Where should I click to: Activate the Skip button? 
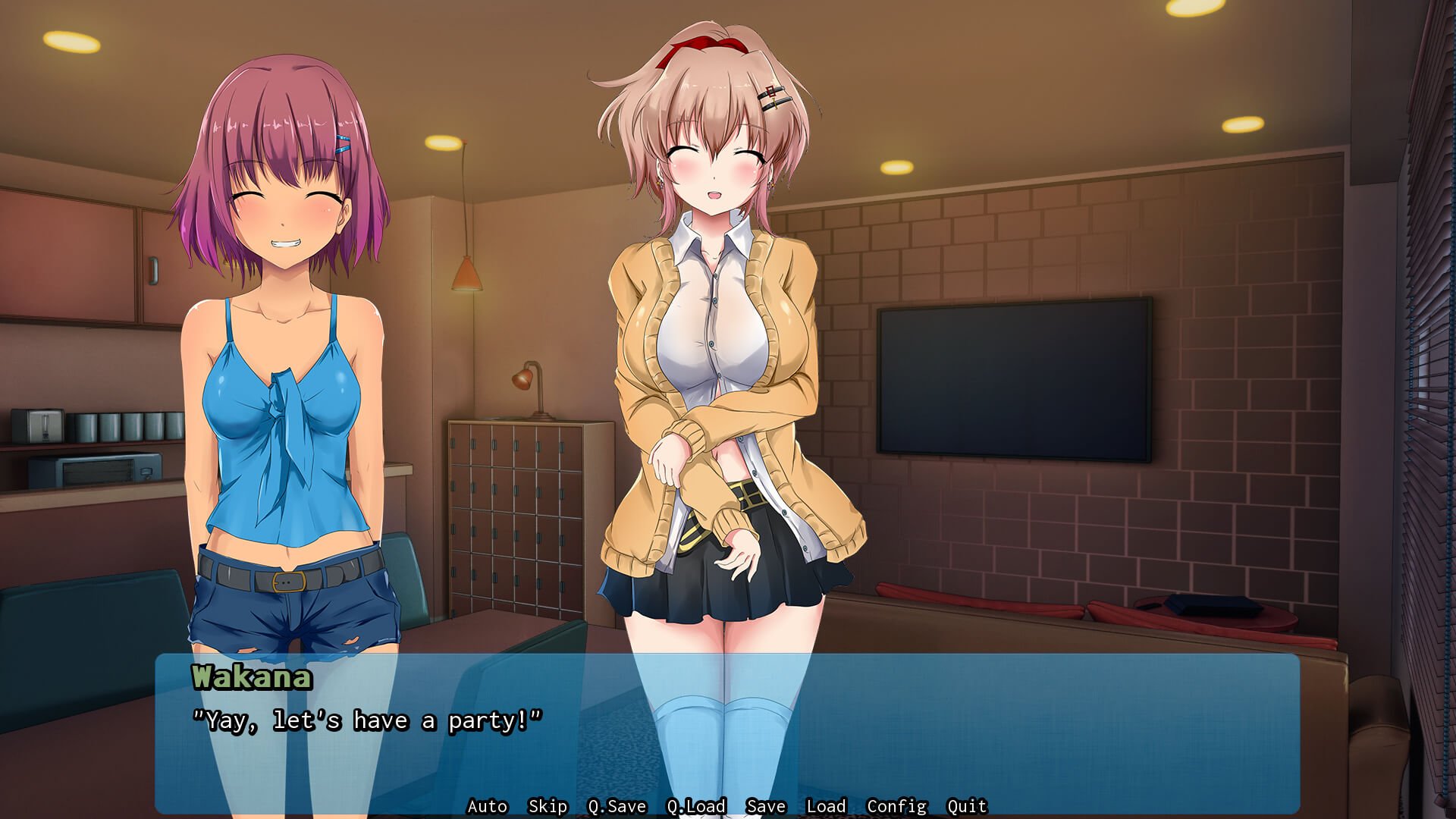[548, 806]
